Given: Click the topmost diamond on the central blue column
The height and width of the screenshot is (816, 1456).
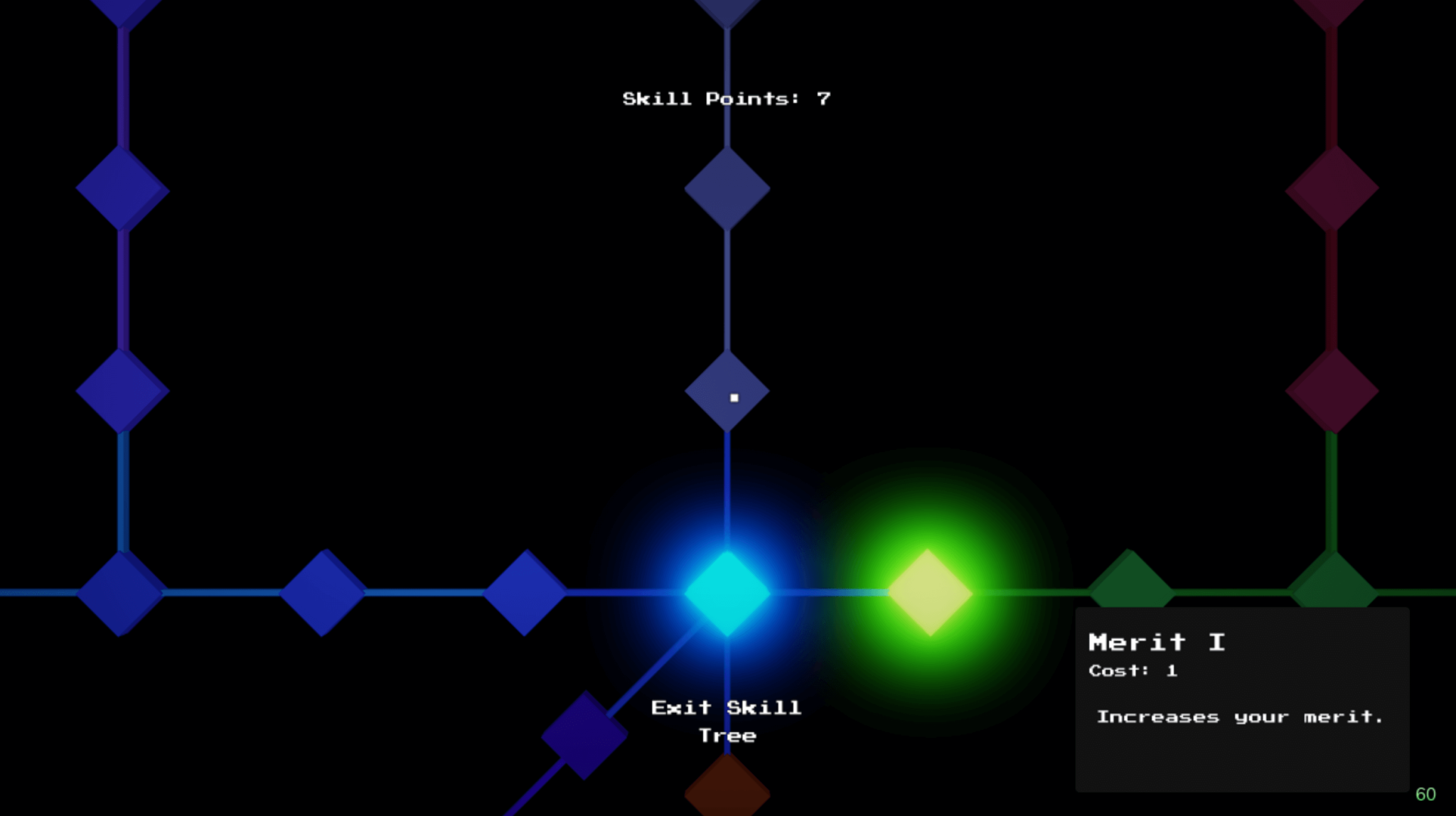Looking at the screenshot, I should tap(726, 11).
